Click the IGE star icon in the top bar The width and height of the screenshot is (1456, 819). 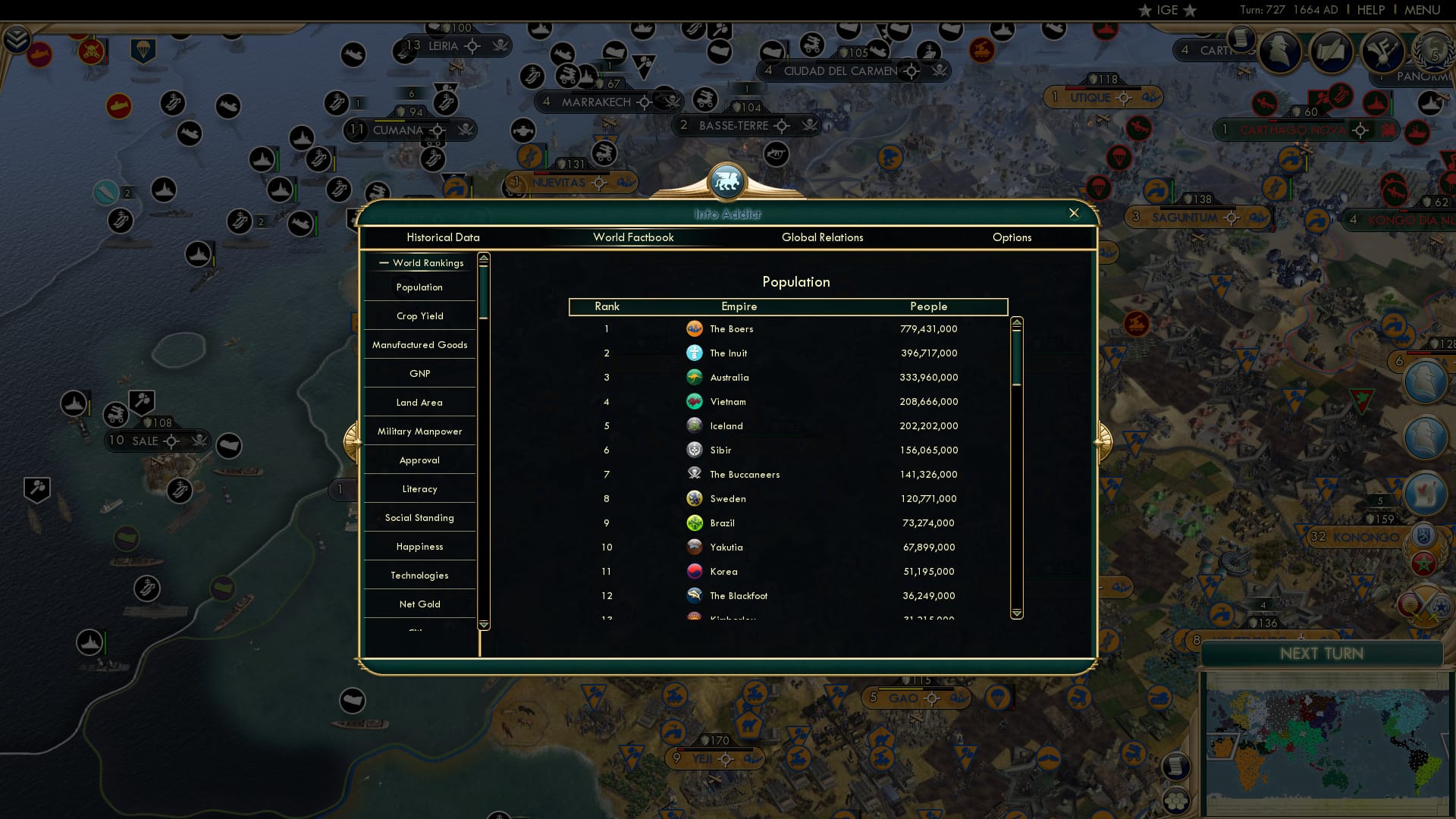[1144, 10]
